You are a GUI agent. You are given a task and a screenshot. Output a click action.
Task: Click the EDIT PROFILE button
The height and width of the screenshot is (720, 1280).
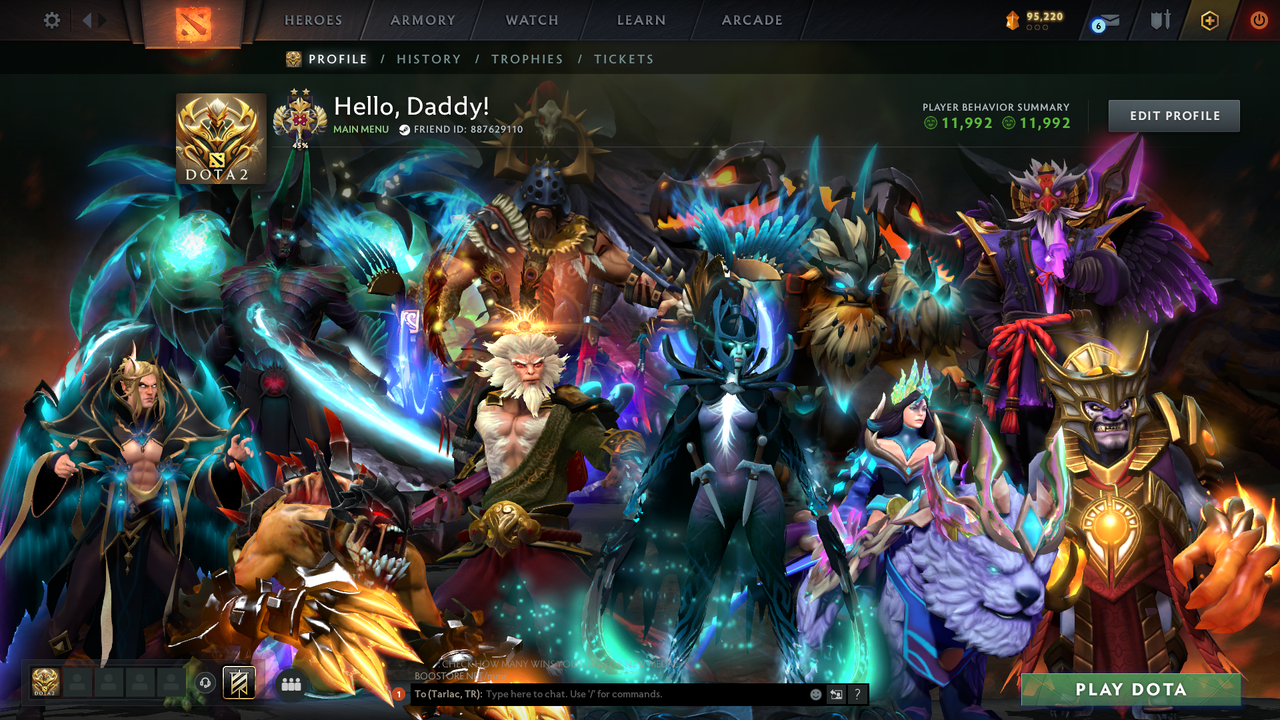click(x=1173, y=115)
